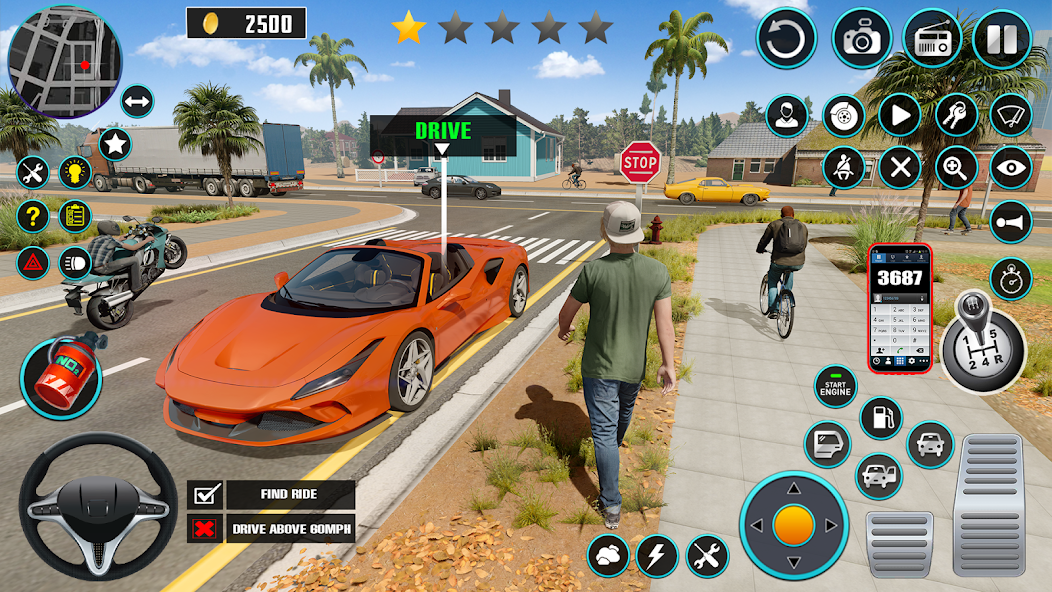This screenshot has width=1052, height=592.
Task: Pause the game
Action: click(x=1001, y=39)
